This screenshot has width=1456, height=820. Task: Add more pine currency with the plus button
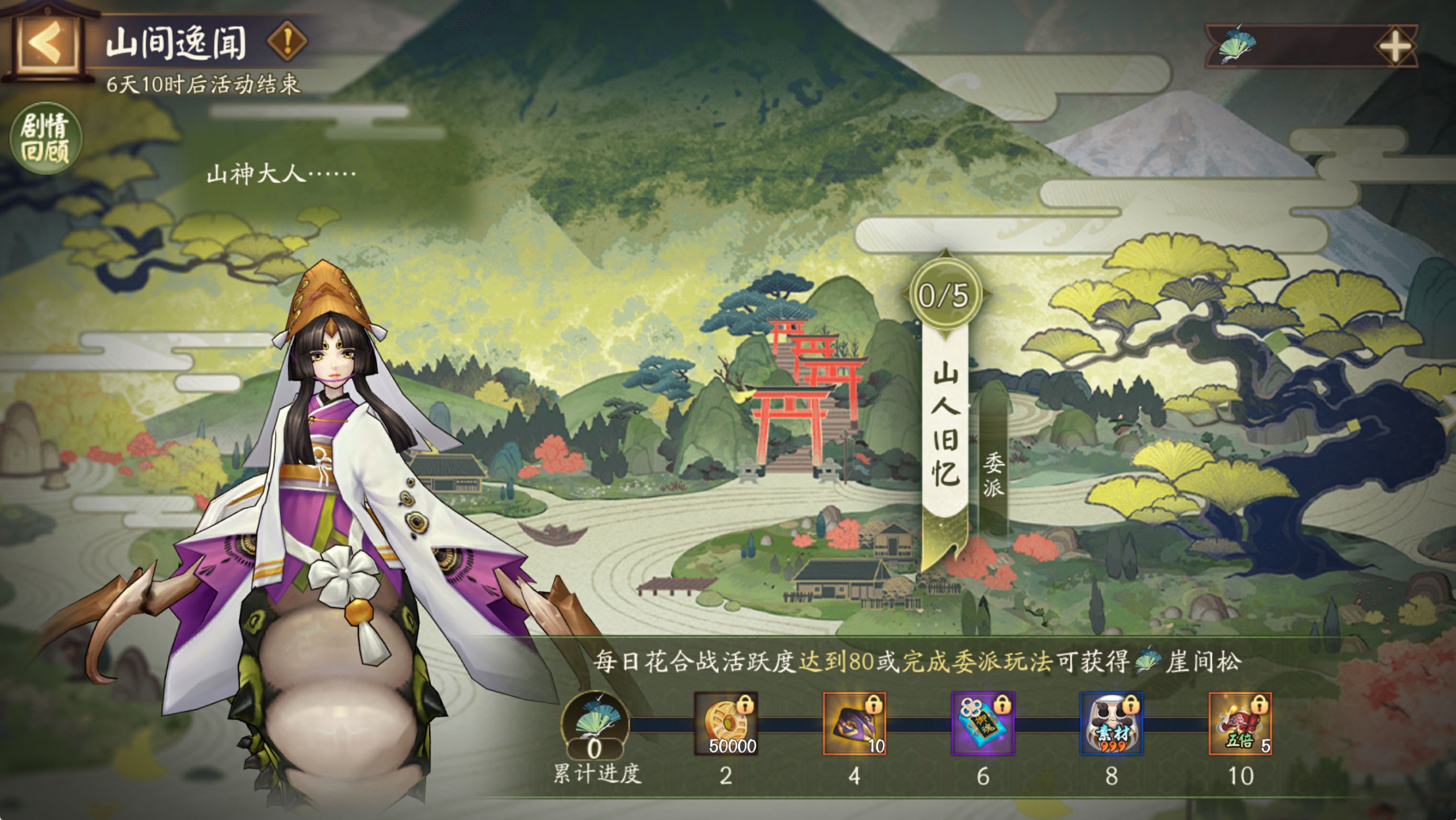tap(1394, 46)
